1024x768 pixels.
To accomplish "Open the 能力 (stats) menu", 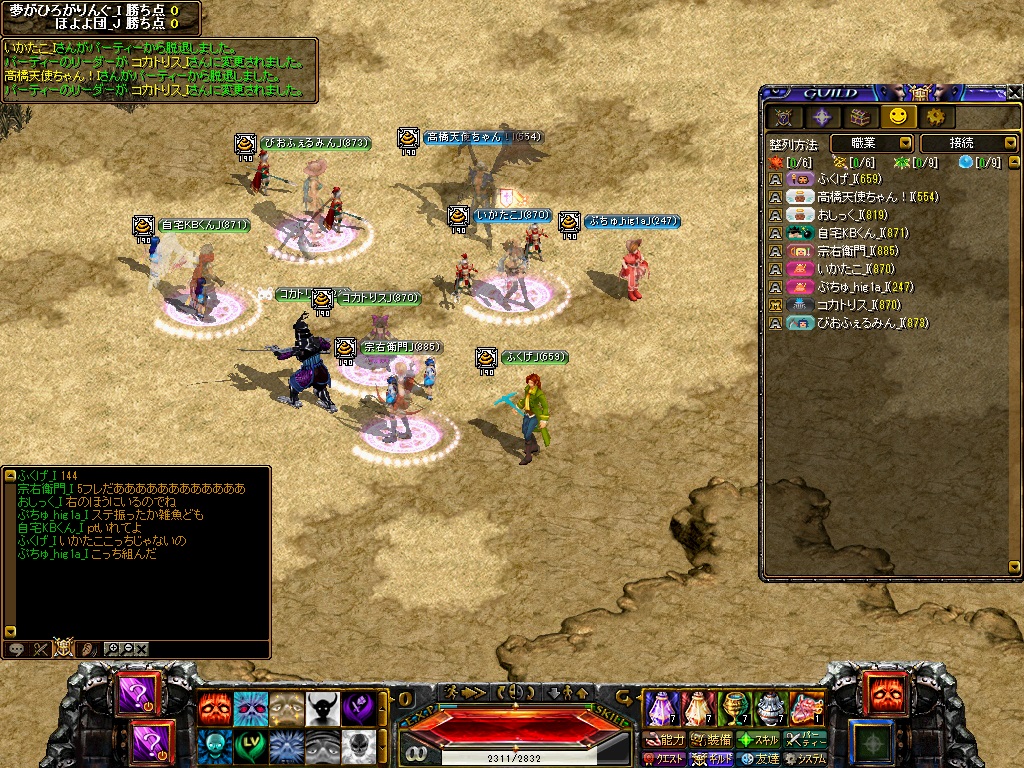I will coord(663,740).
